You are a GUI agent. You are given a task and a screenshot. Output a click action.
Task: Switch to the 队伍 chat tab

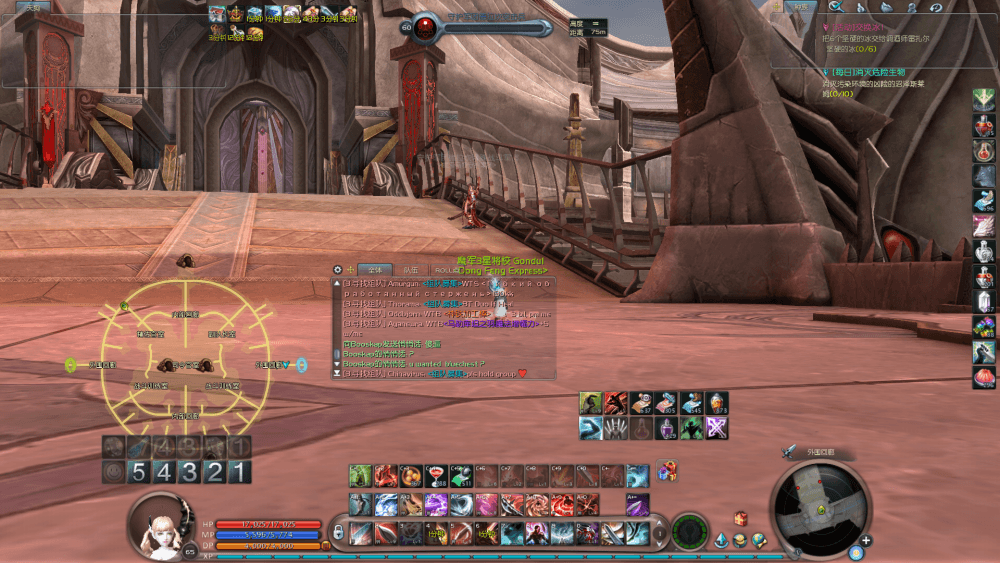[x=411, y=269]
